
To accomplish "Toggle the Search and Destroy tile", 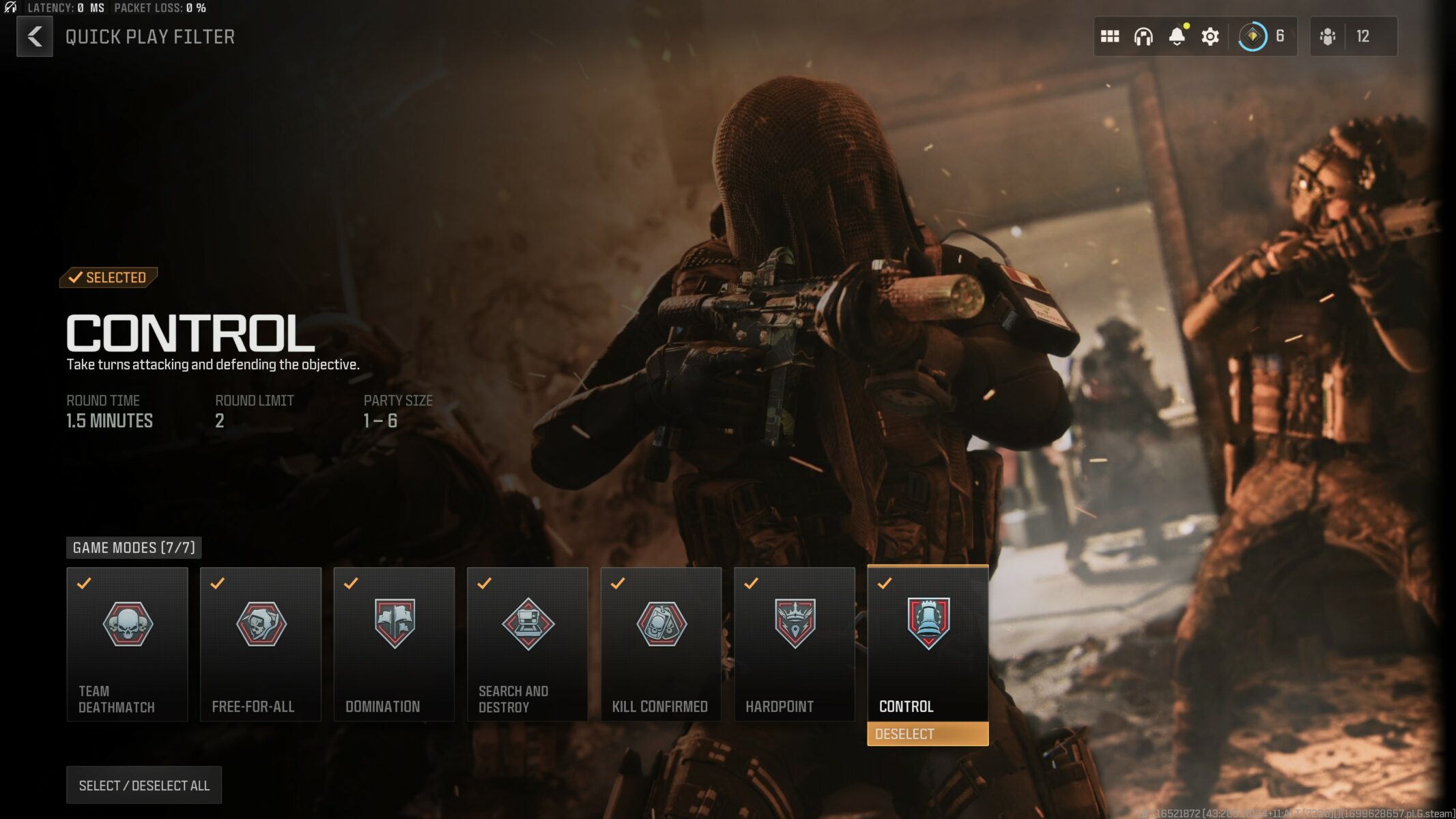I will (x=528, y=644).
